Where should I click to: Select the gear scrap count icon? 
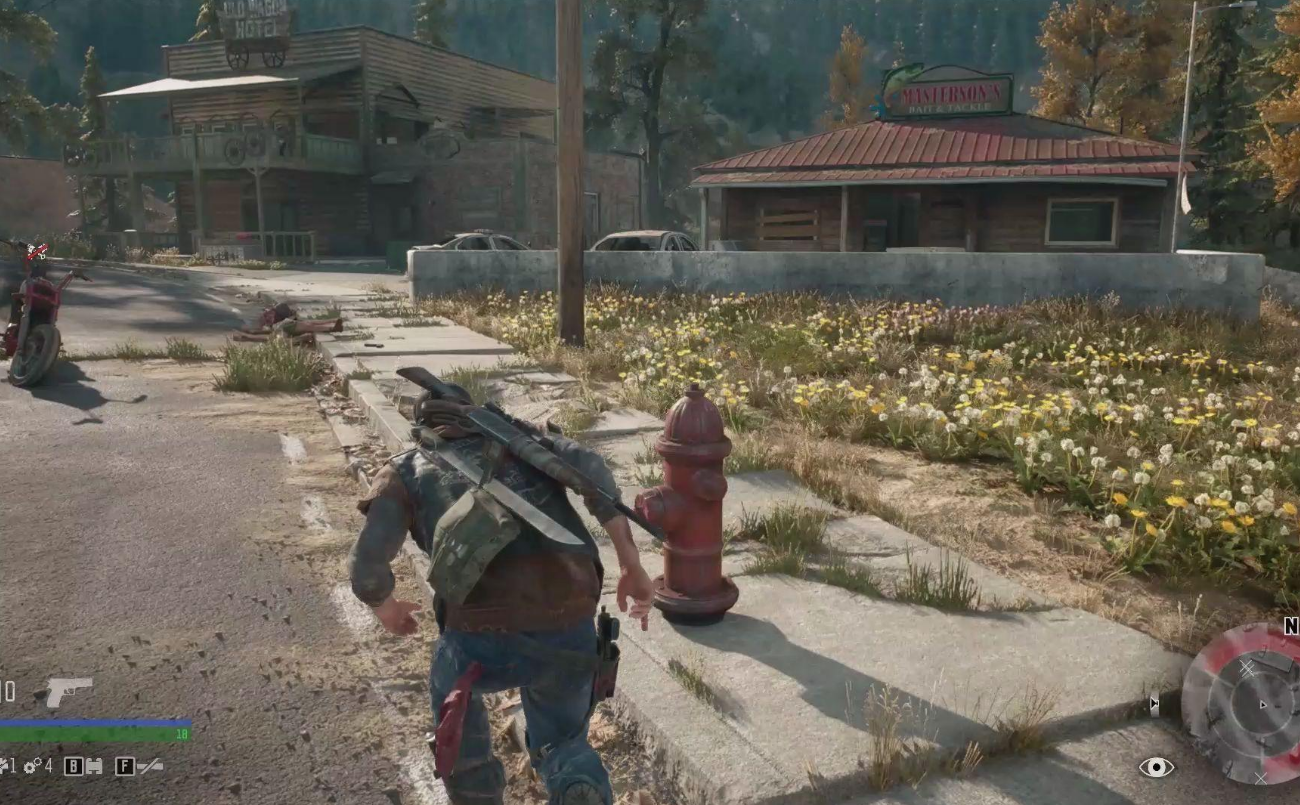pos(33,766)
